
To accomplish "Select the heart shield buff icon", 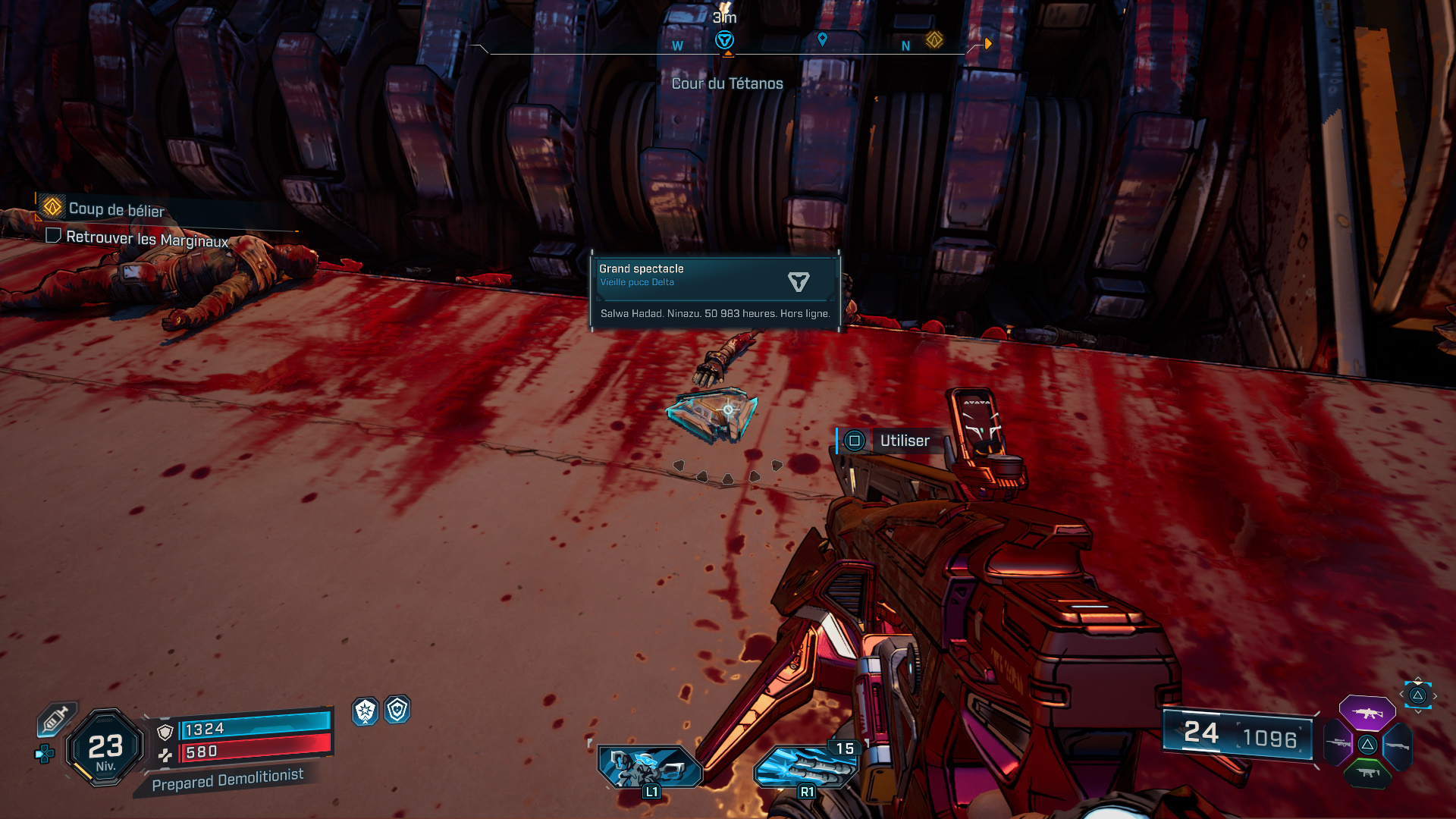I will (x=397, y=710).
